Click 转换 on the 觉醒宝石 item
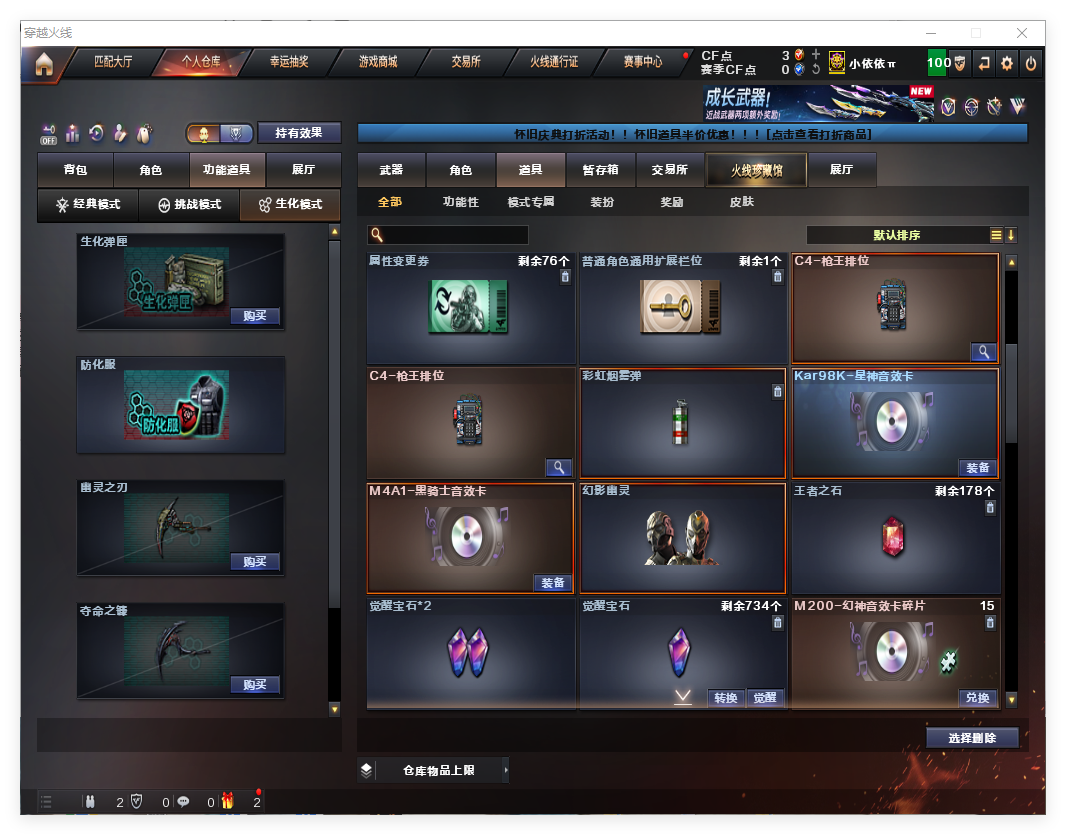 click(x=726, y=698)
